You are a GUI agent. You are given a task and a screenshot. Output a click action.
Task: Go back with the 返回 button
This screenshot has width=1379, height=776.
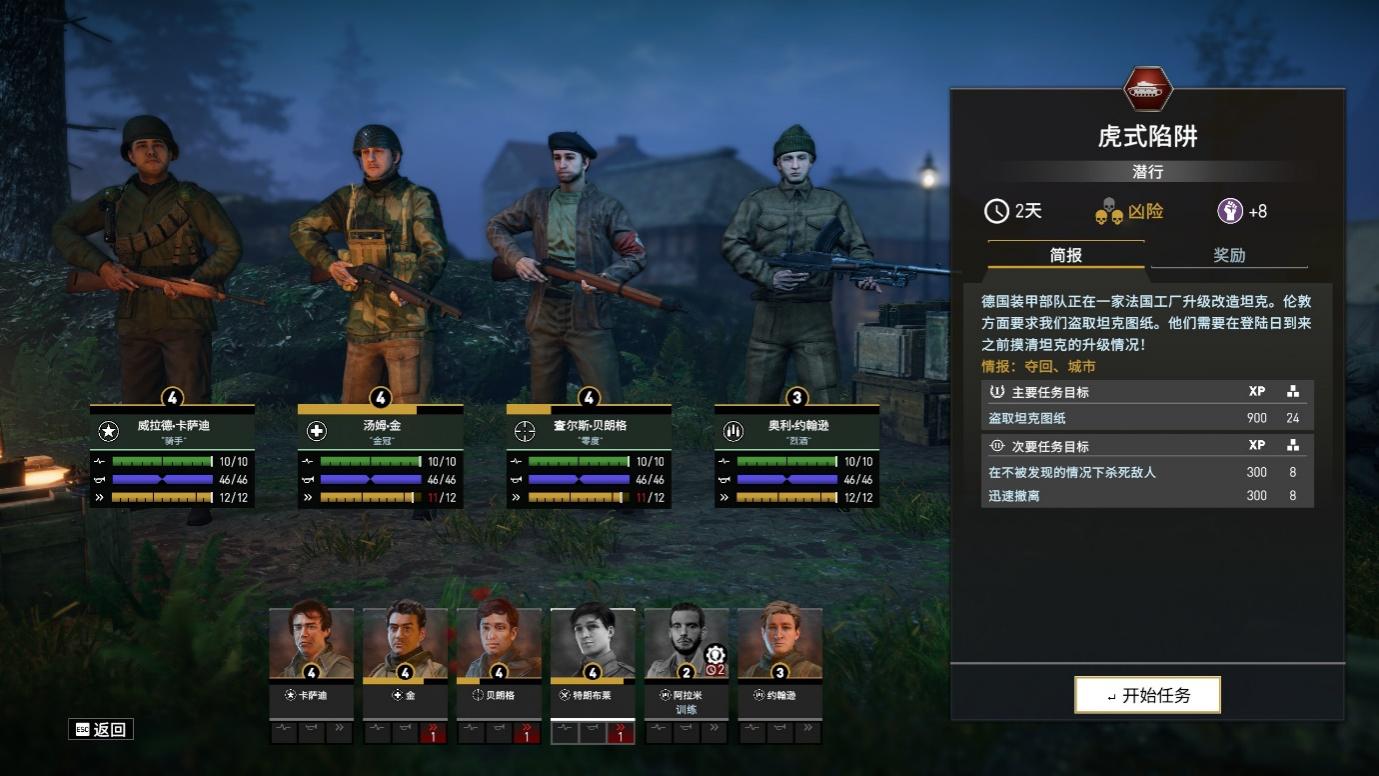pos(101,729)
